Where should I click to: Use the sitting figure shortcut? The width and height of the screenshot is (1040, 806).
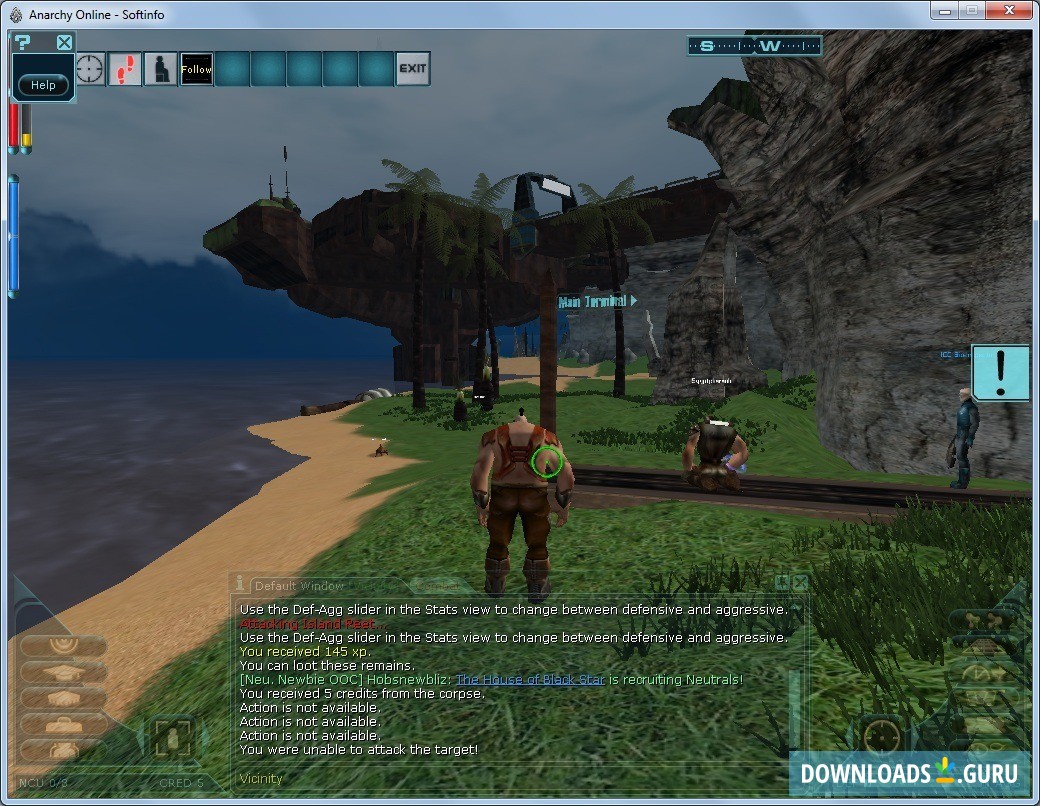click(x=160, y=69)
